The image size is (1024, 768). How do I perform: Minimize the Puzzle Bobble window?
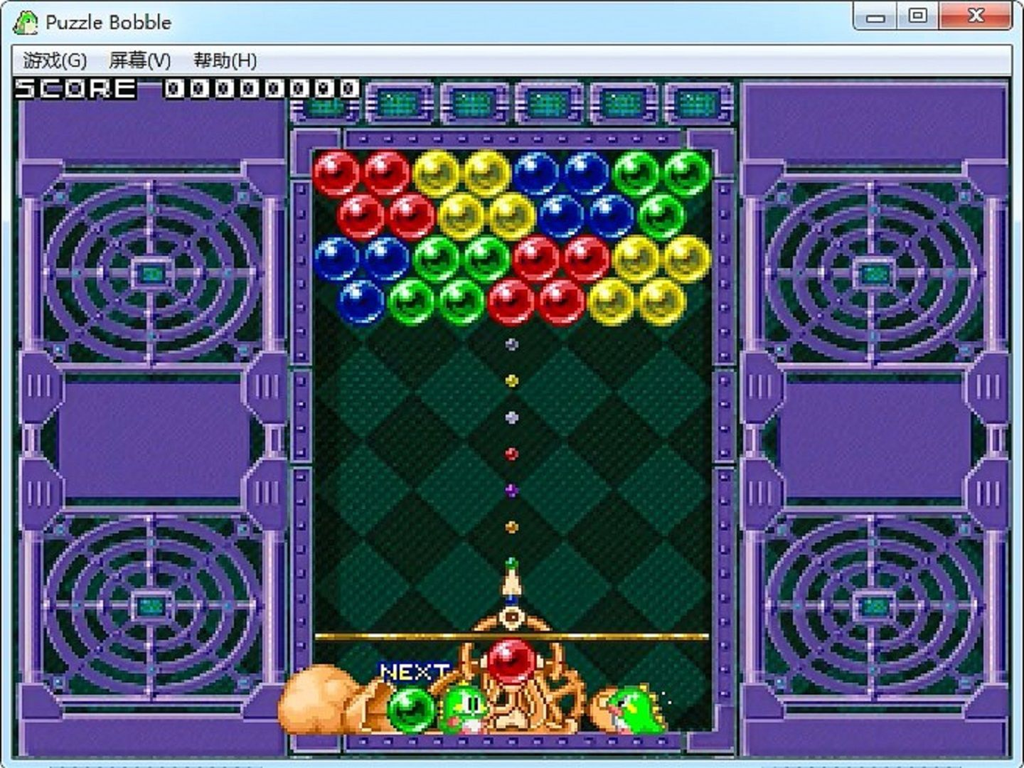point(876,16)
